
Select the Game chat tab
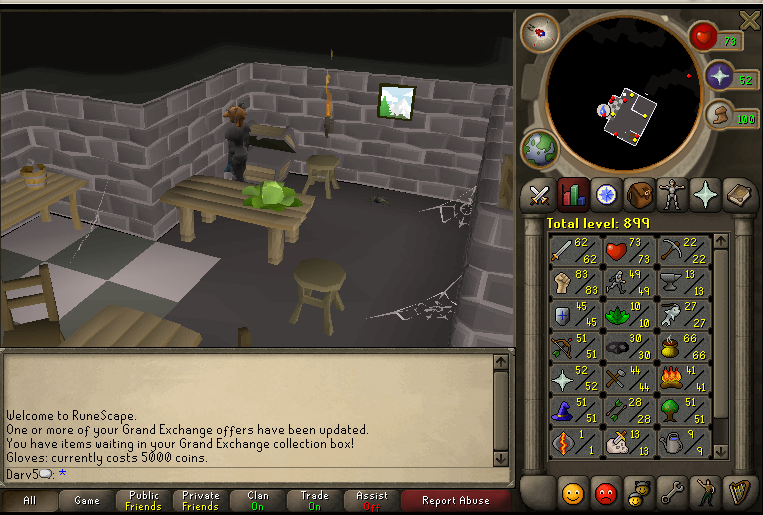(x=87, y=501)
